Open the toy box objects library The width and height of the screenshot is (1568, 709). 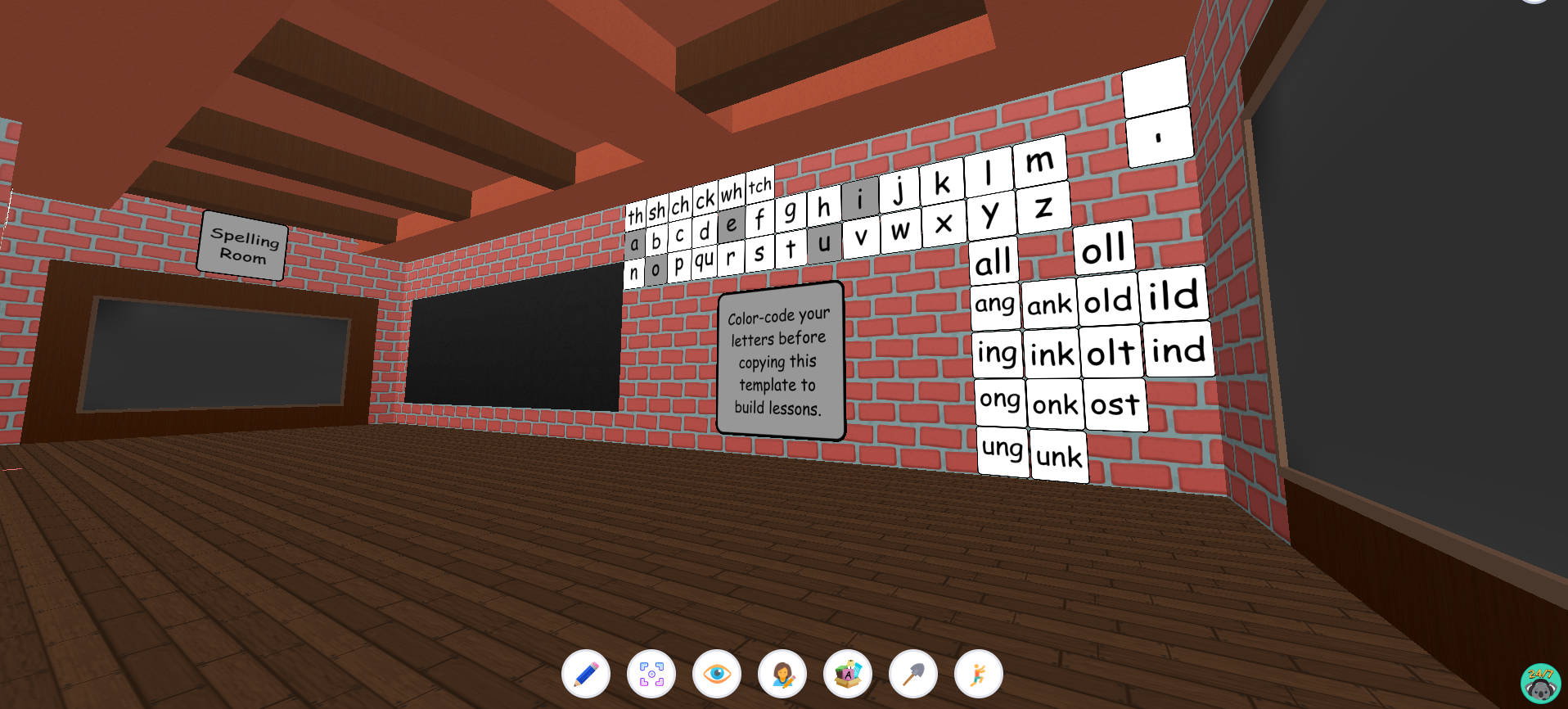(x=847, y=673)
